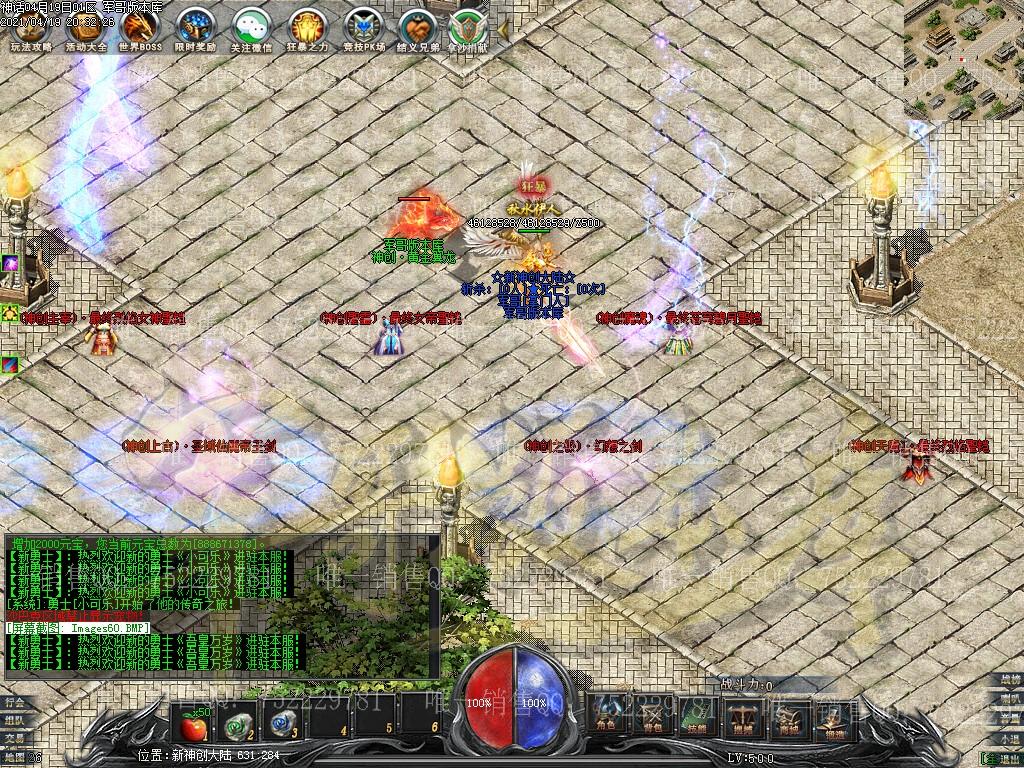Open the 行会 guild button

13,703
